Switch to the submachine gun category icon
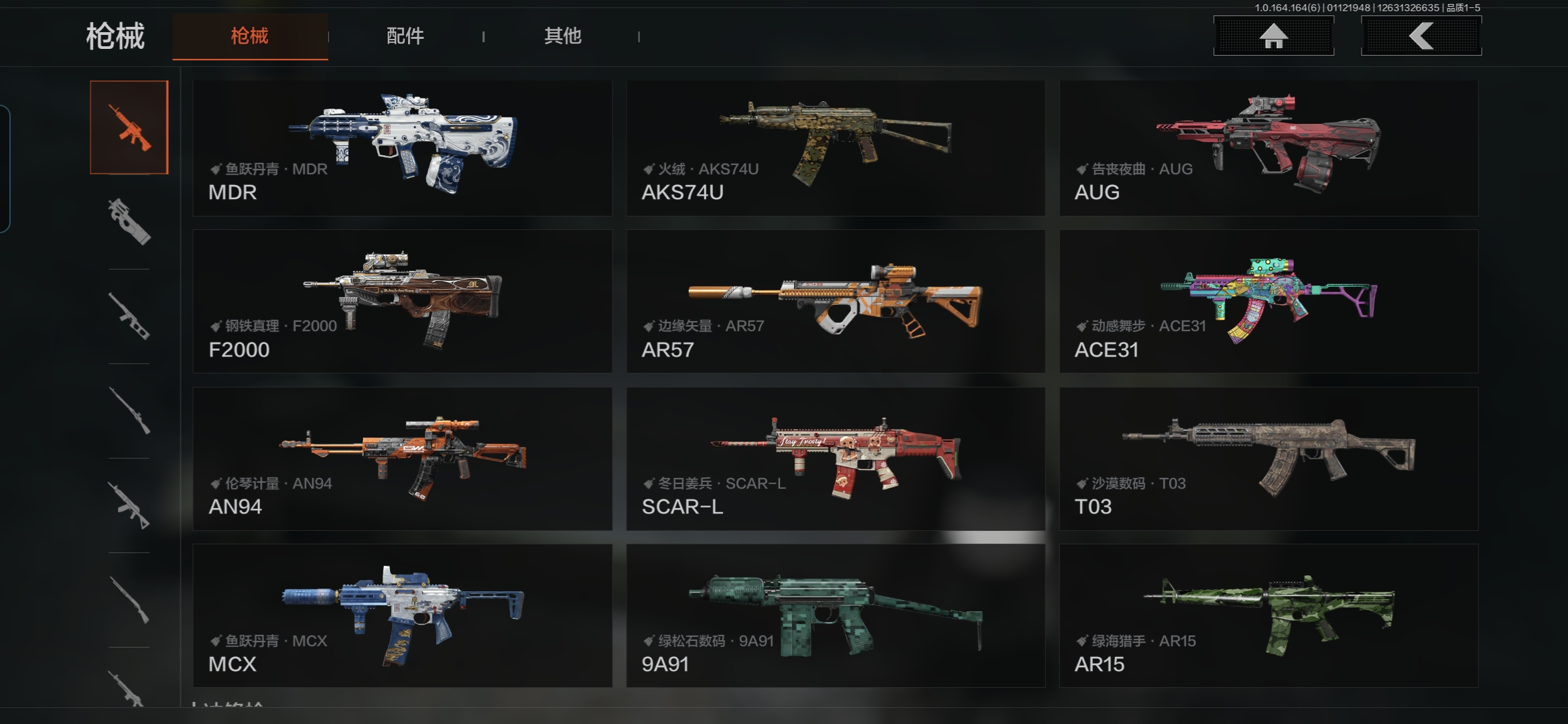Image resolution: width=1568 pixels, height=724 pixels. 129,222
